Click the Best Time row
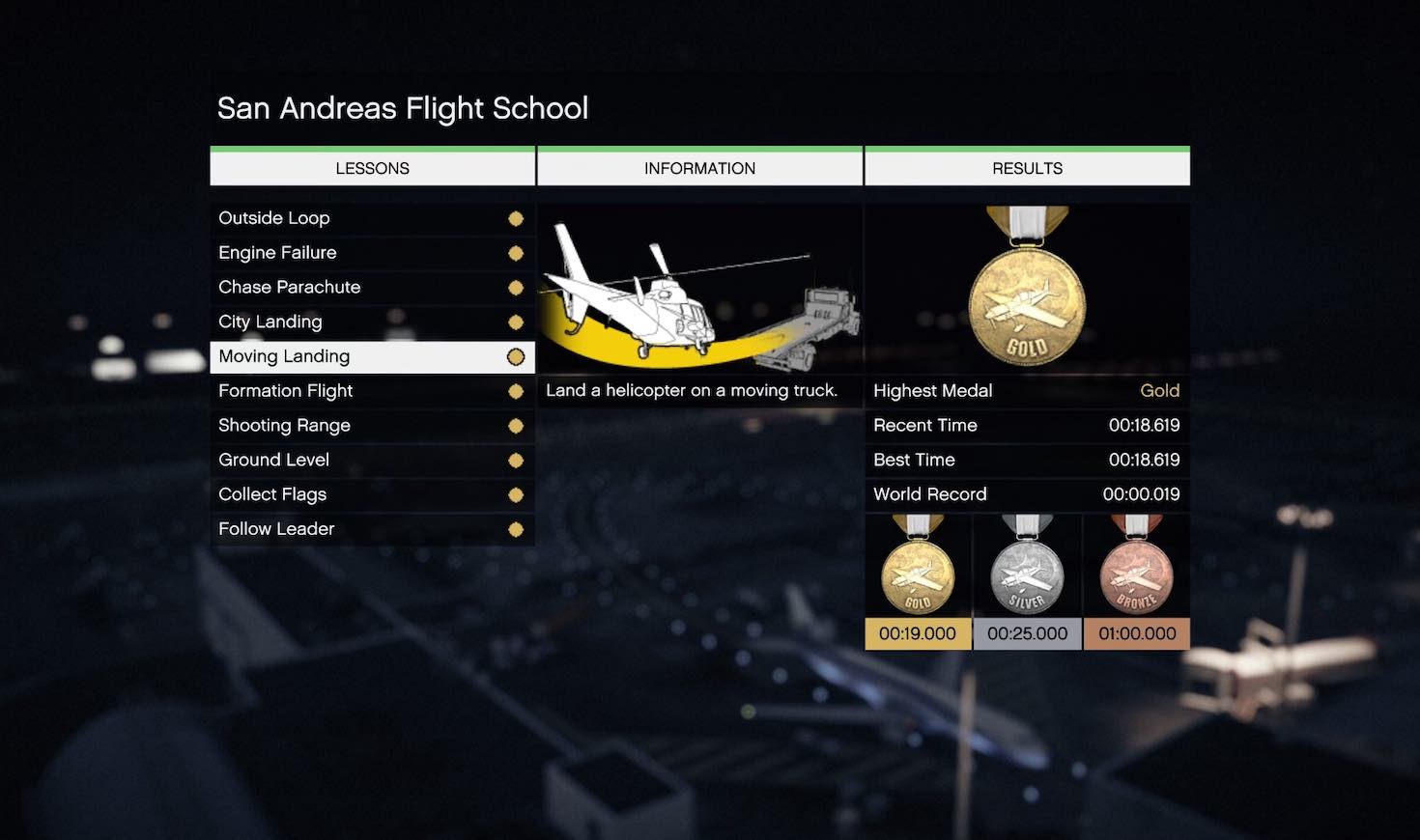 [1027, 460]
